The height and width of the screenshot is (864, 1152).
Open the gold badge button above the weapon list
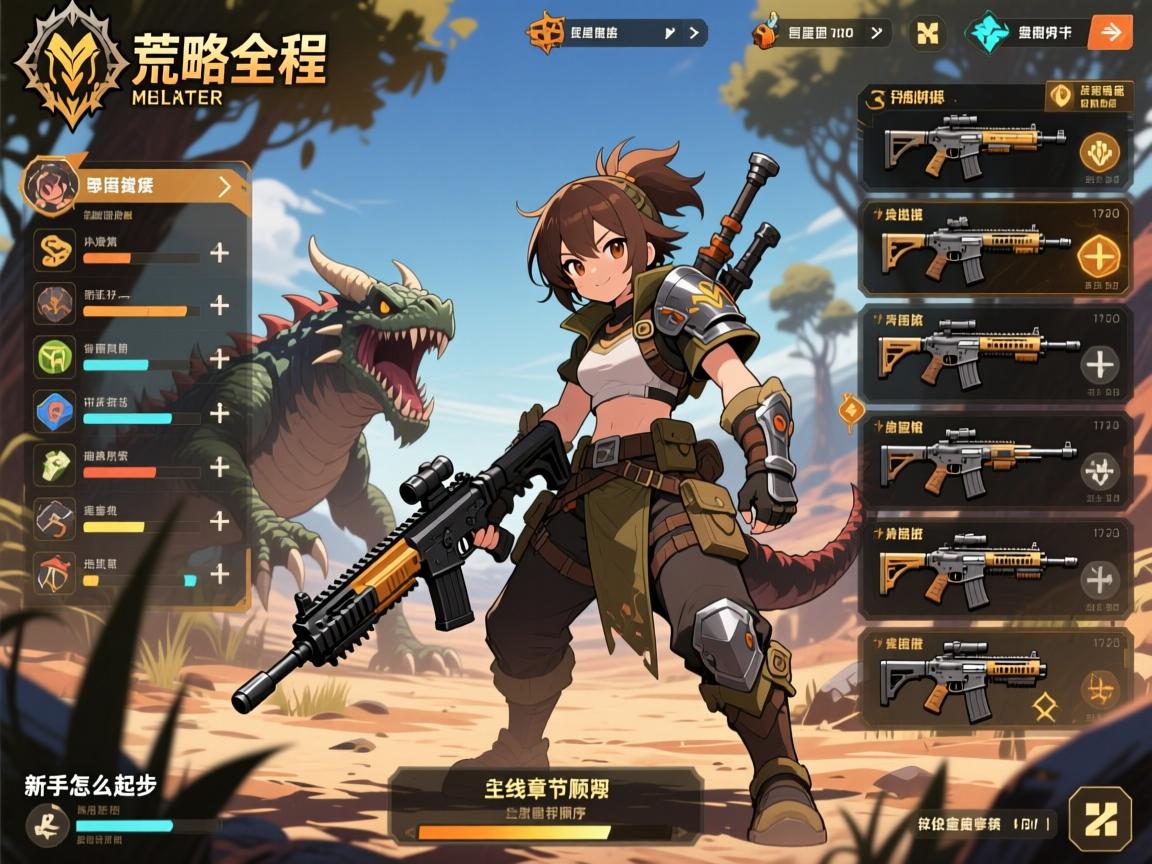pos(1090,96)
